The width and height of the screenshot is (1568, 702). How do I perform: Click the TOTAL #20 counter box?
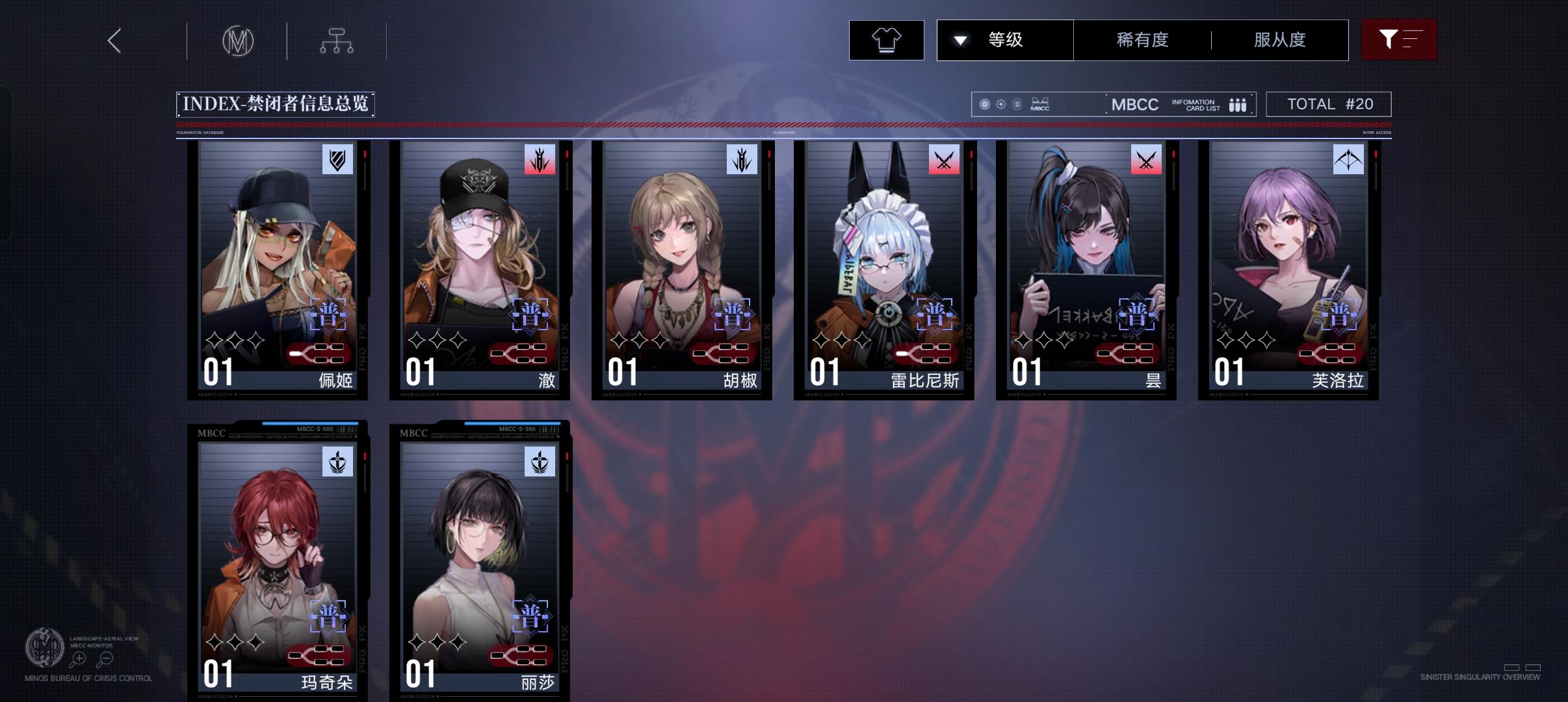tap(1329, 103)
